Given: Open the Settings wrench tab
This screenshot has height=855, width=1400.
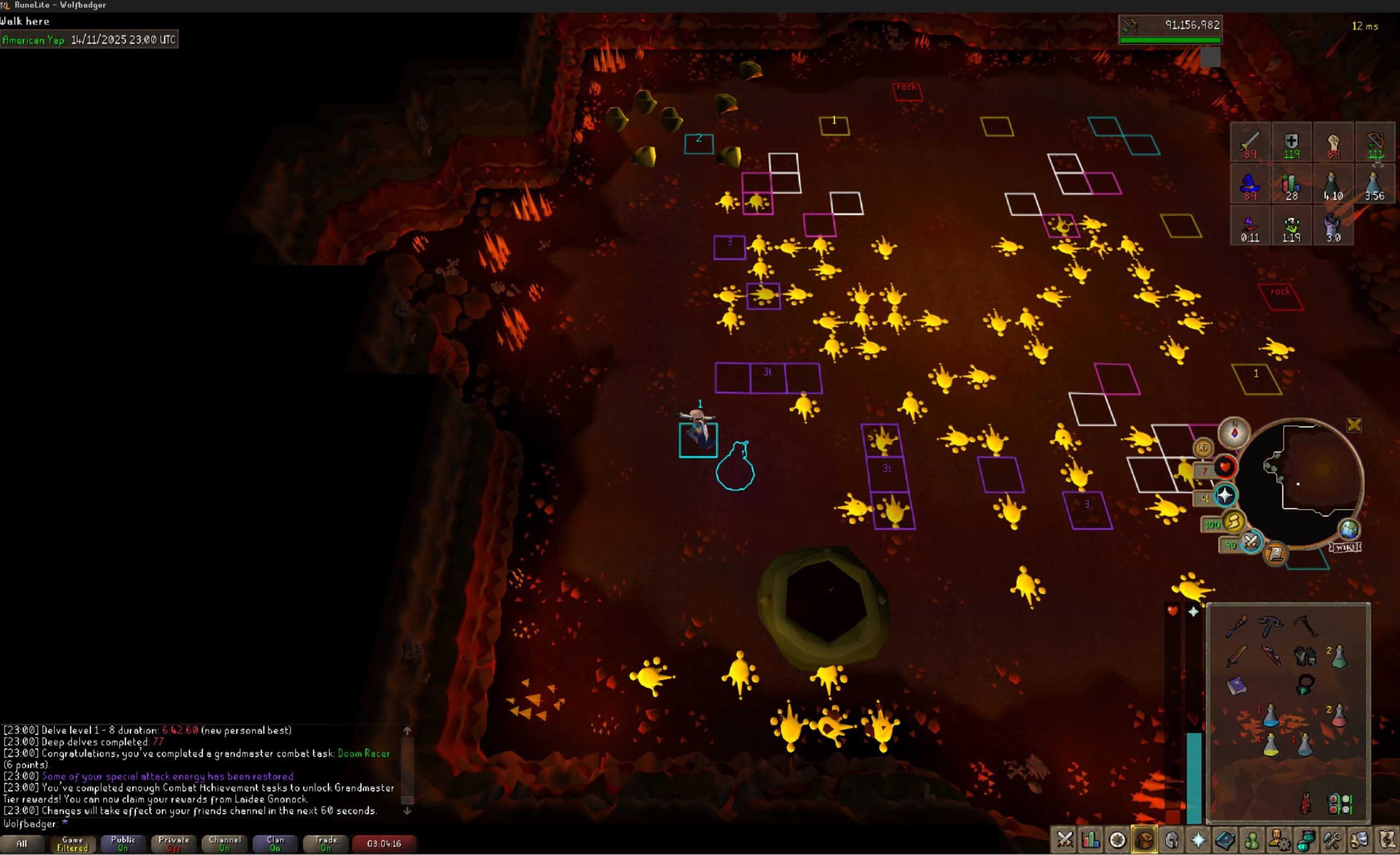Looking at the screenshot, I should [x=1332, y=840].
